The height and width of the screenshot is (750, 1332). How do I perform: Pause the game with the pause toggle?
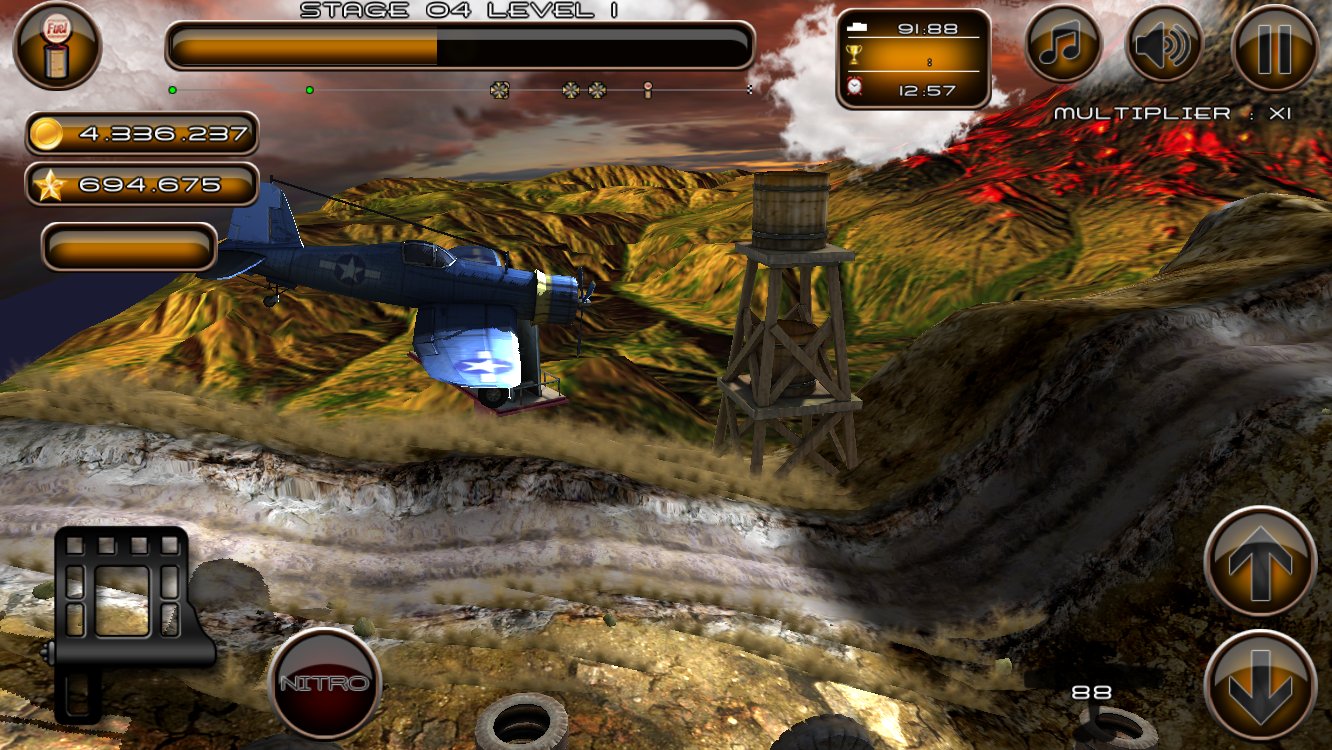point(1272,45)
